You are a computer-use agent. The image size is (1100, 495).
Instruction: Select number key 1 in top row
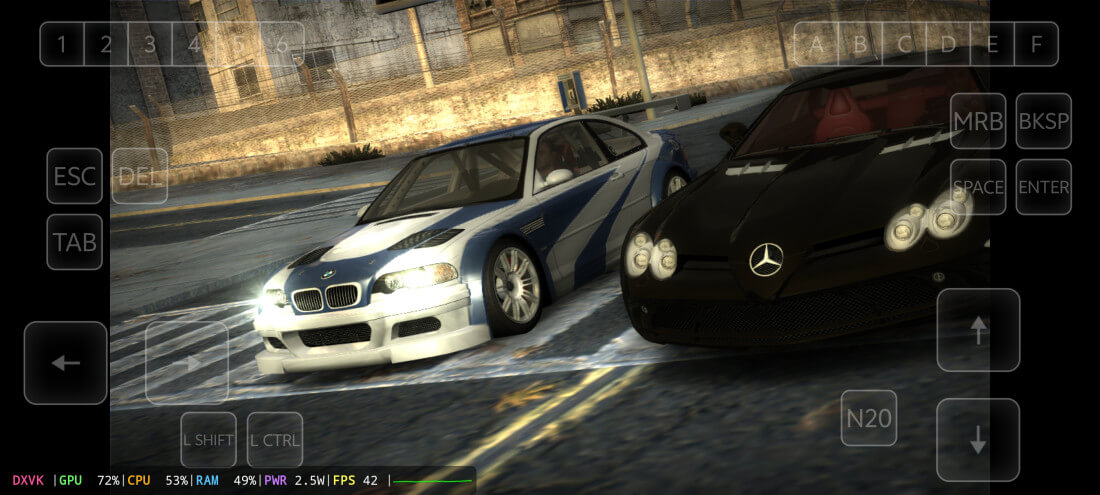[x=62, y=44]
